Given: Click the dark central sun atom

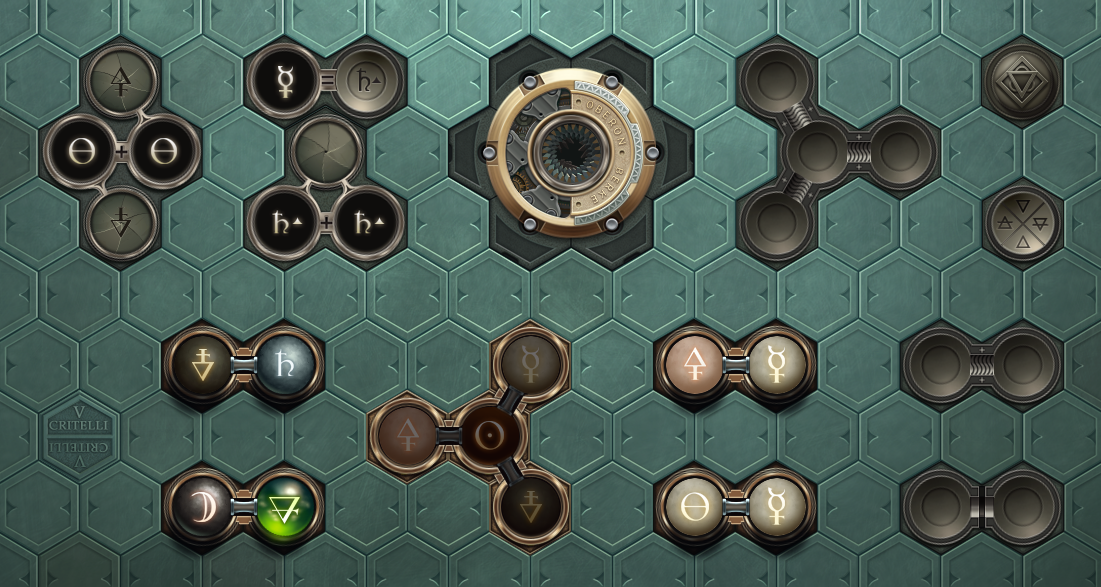Looking at the screenshot, I should pos(489,436).
